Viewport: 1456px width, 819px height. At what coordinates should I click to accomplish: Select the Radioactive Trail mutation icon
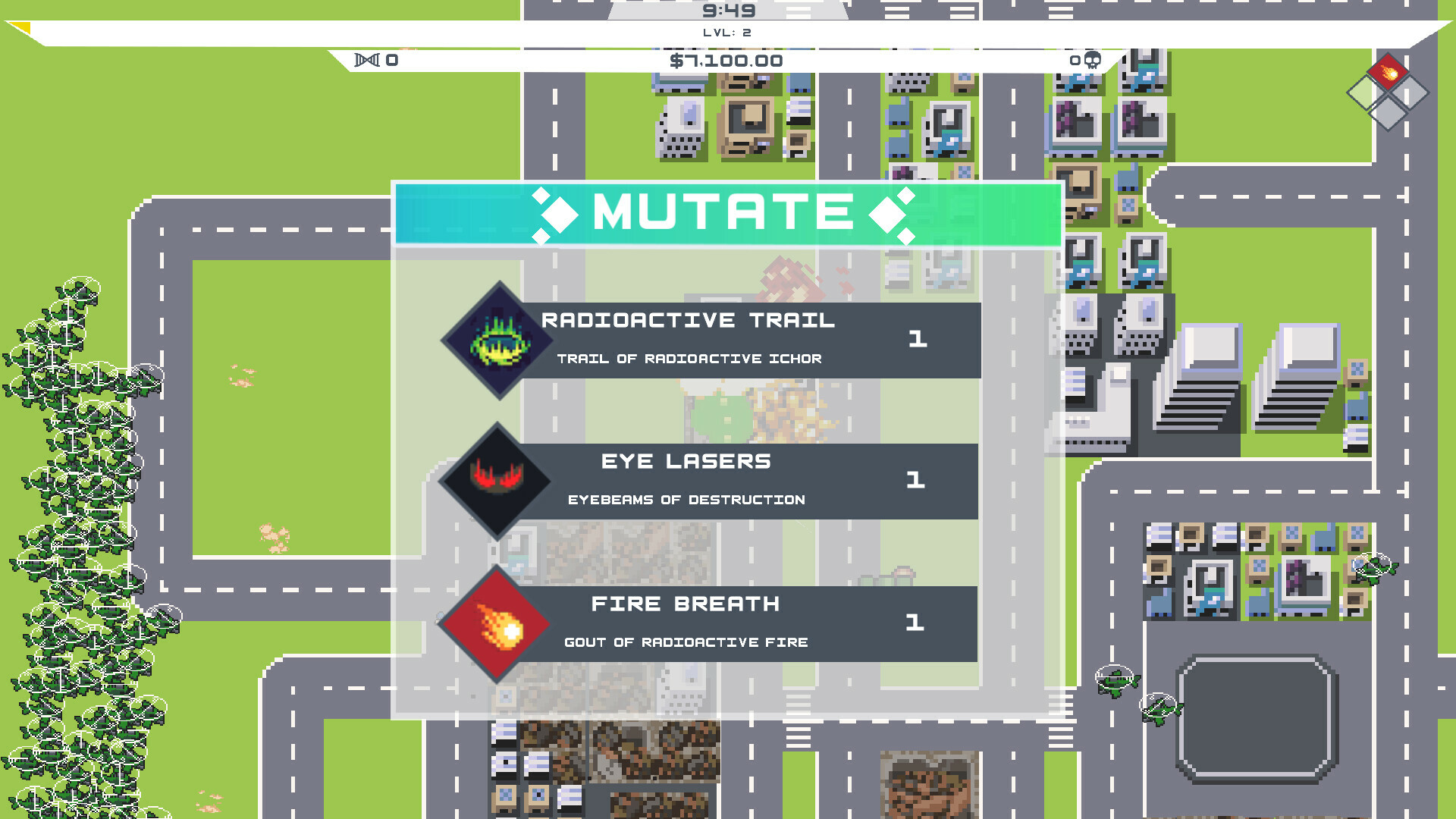(497, 340)
